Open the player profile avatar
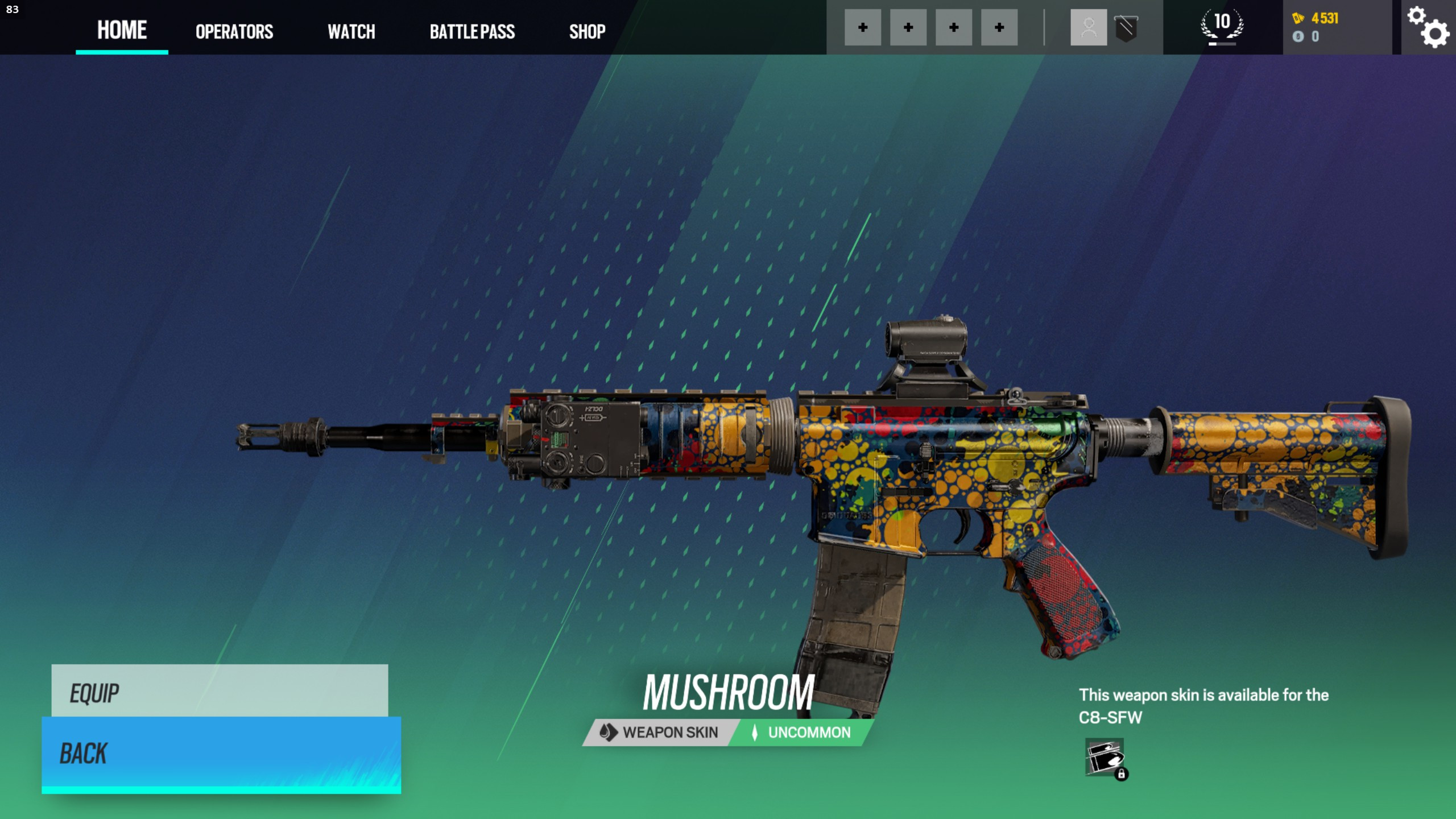The image size is (1456, 819). [1089, 27]
